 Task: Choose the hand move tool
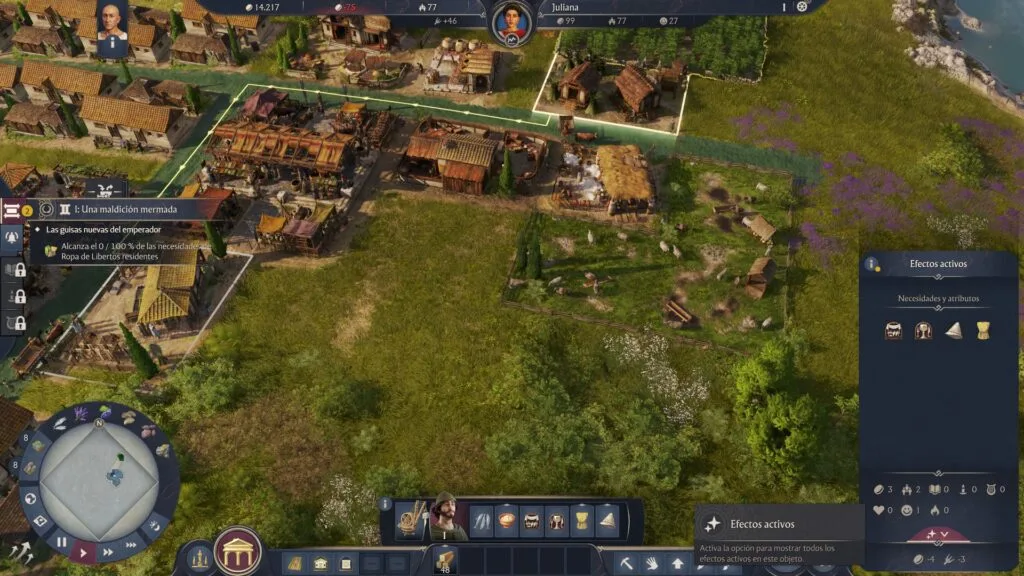pos(652,563)
